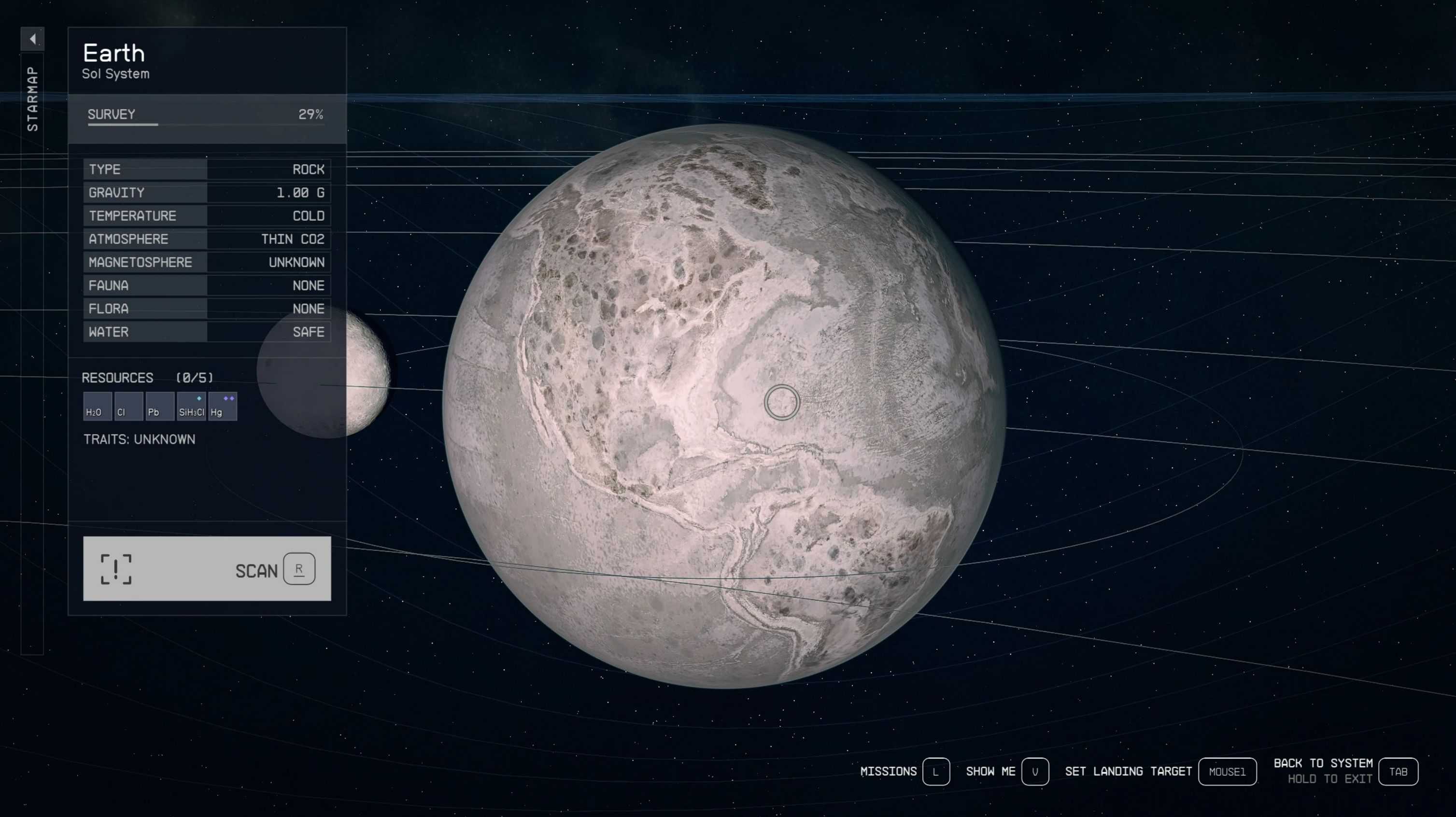Open the Missions button
Viewport: 1456px width, 817px height.
pos(935,772)
